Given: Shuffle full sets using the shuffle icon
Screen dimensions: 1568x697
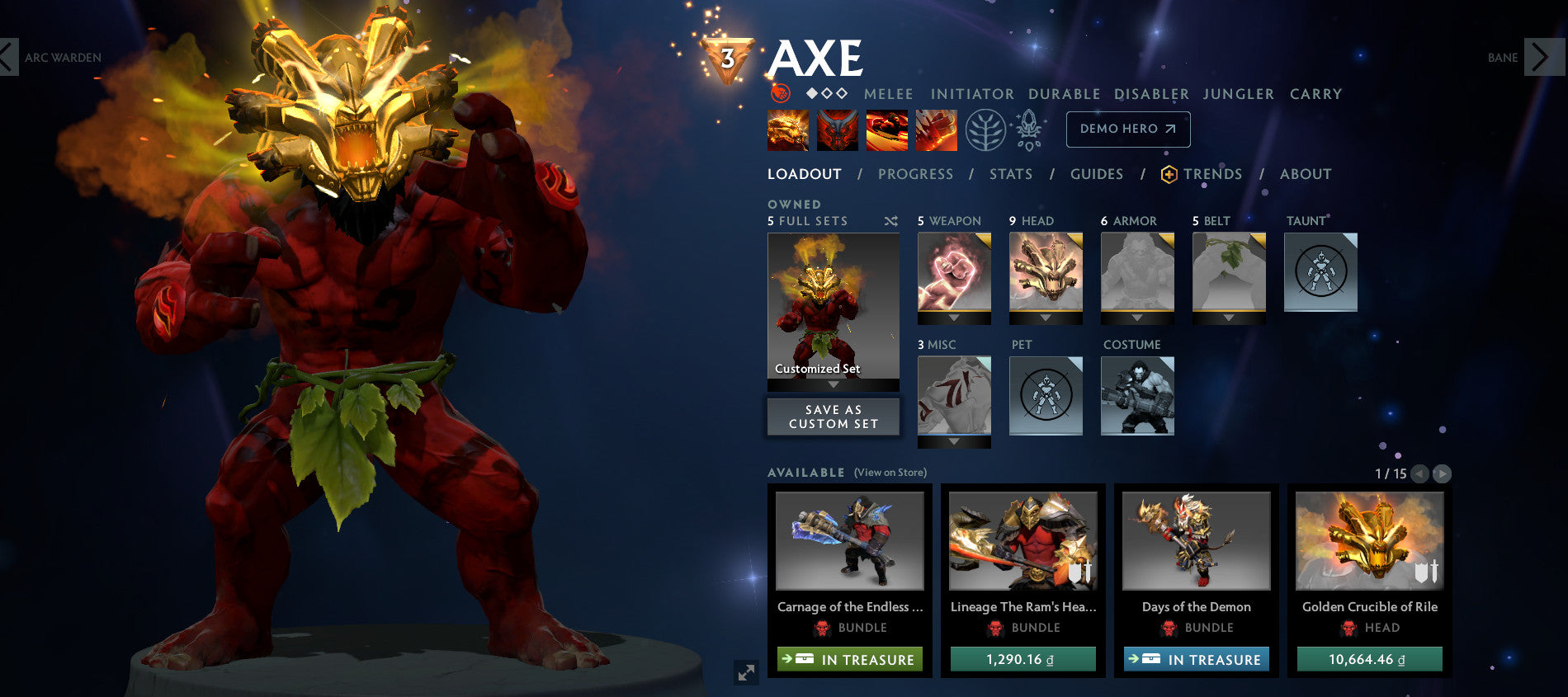Looking at the screenshot, I should click(890, 221).
